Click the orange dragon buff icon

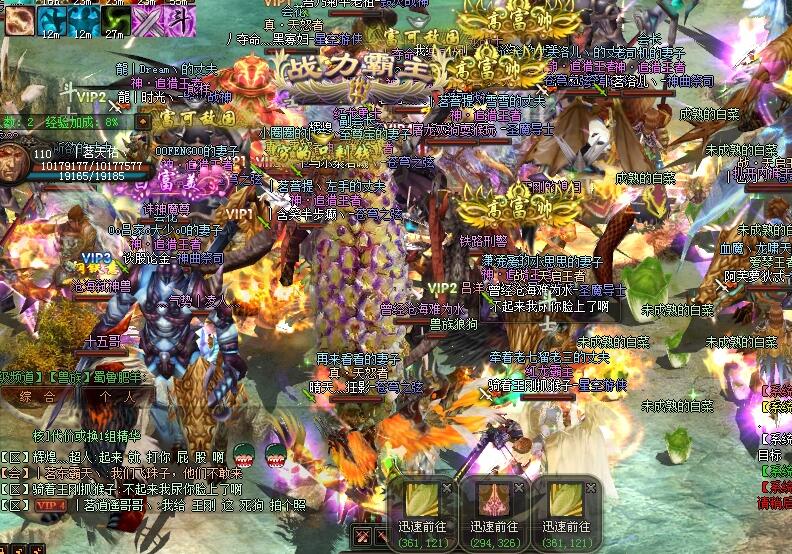(18, 20)
